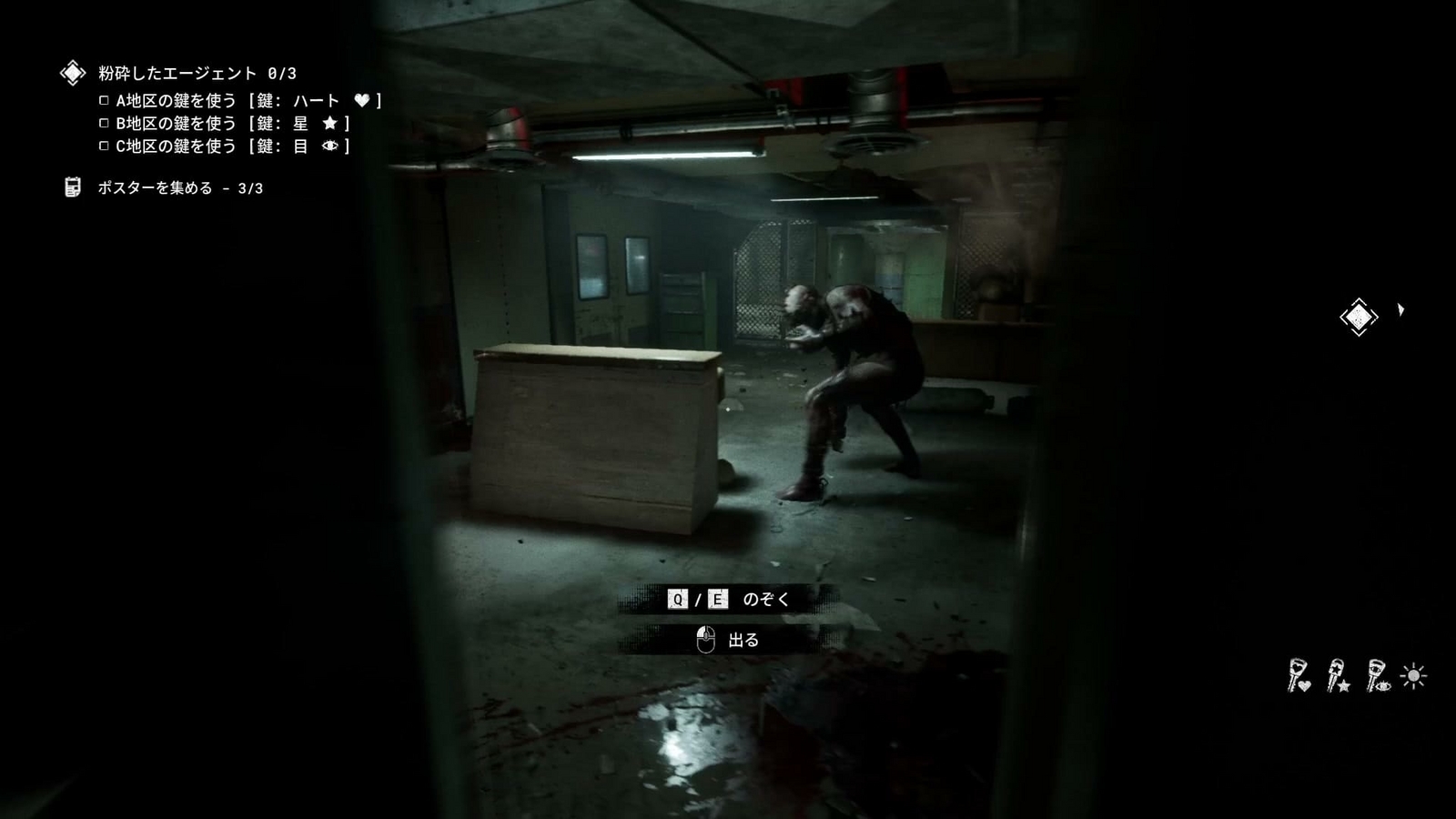Click the clipboard icon next to ポスターを集める

point(72,187)
